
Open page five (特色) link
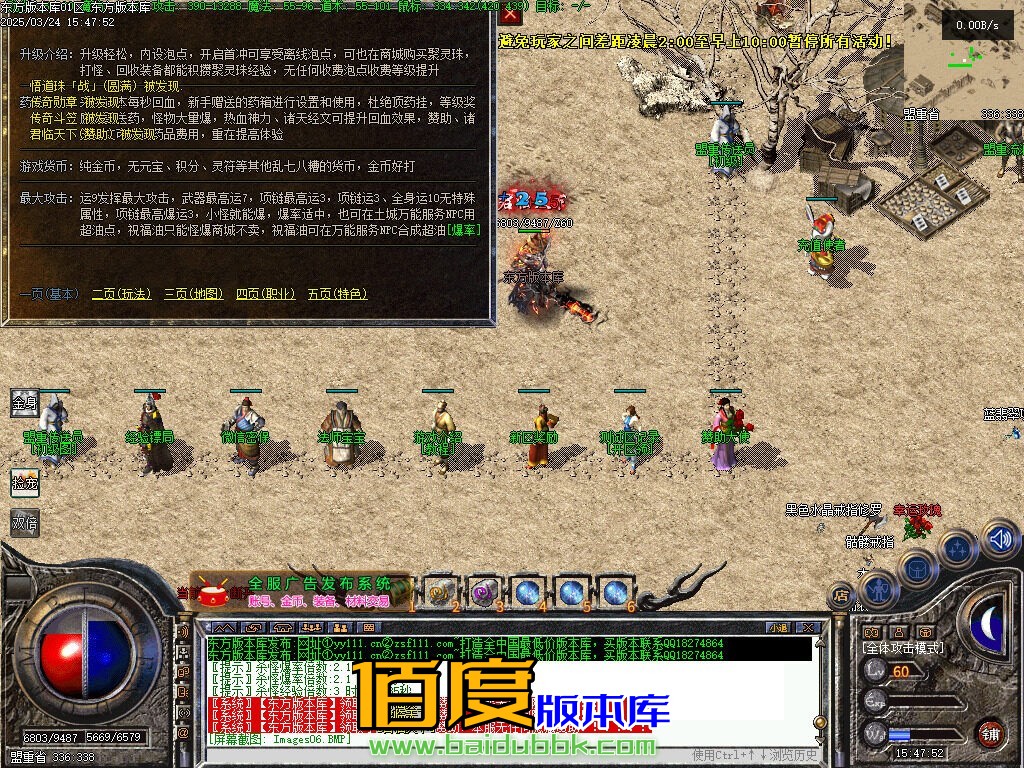[x=337, y=294]
